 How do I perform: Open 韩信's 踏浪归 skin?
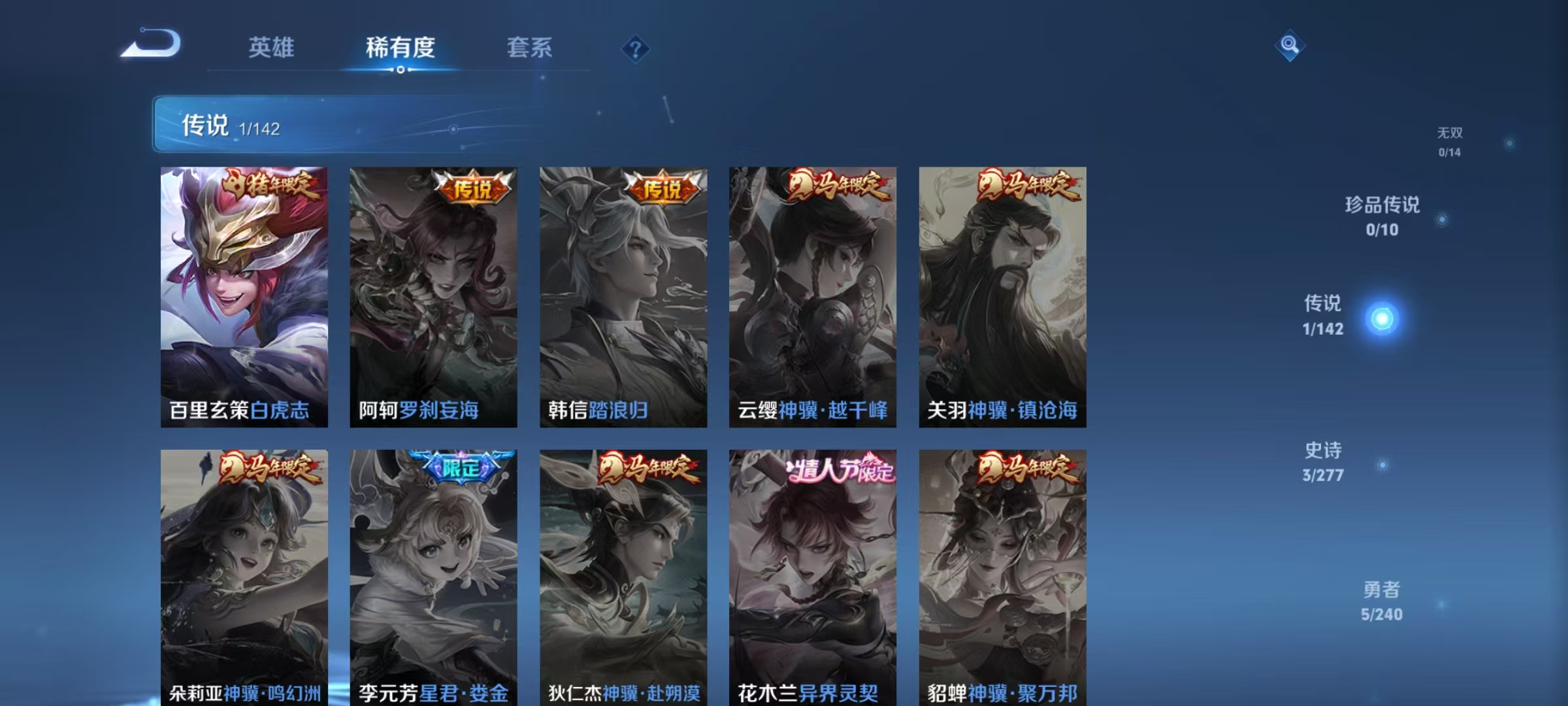pyautogui.click(x=625, y=297)
